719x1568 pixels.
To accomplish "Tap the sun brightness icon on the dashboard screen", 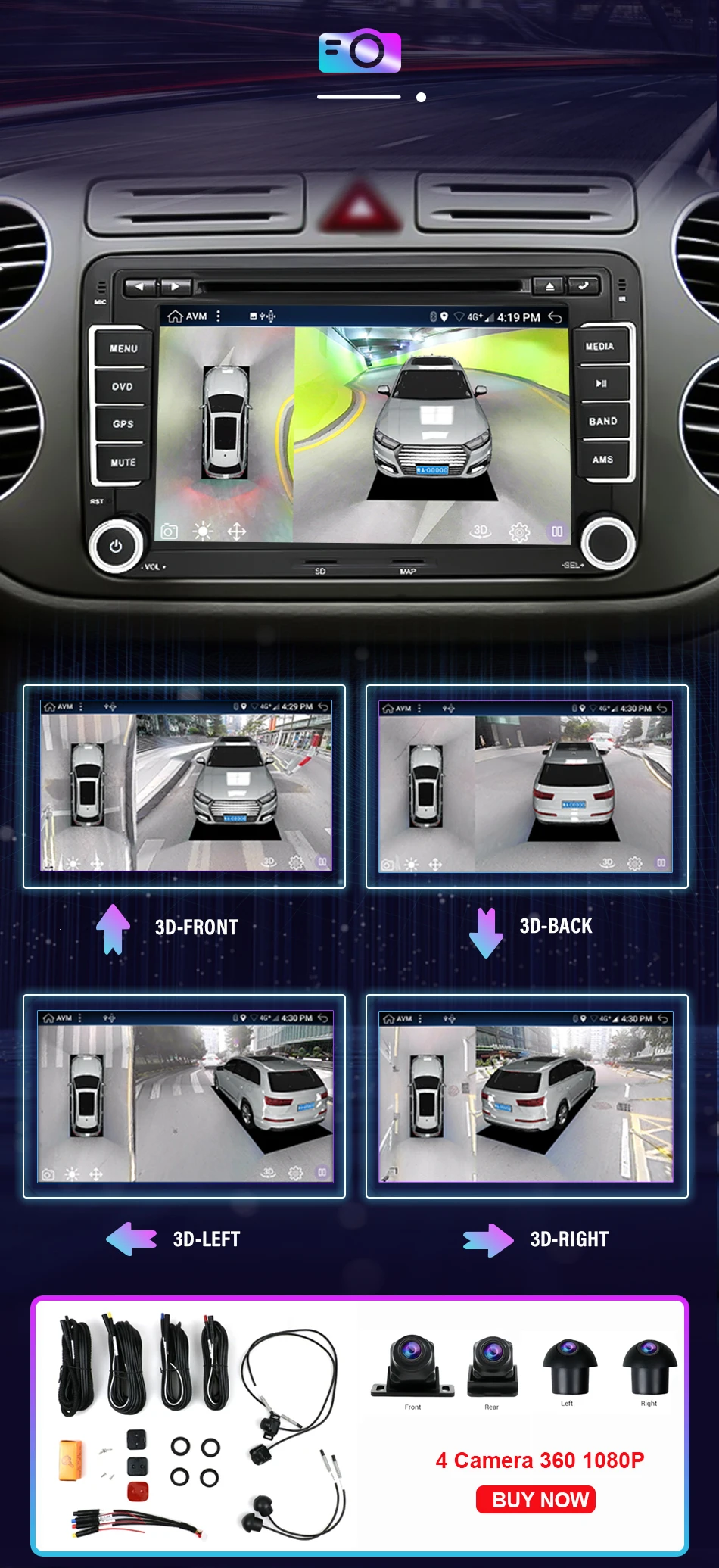I will coord(203,531).
